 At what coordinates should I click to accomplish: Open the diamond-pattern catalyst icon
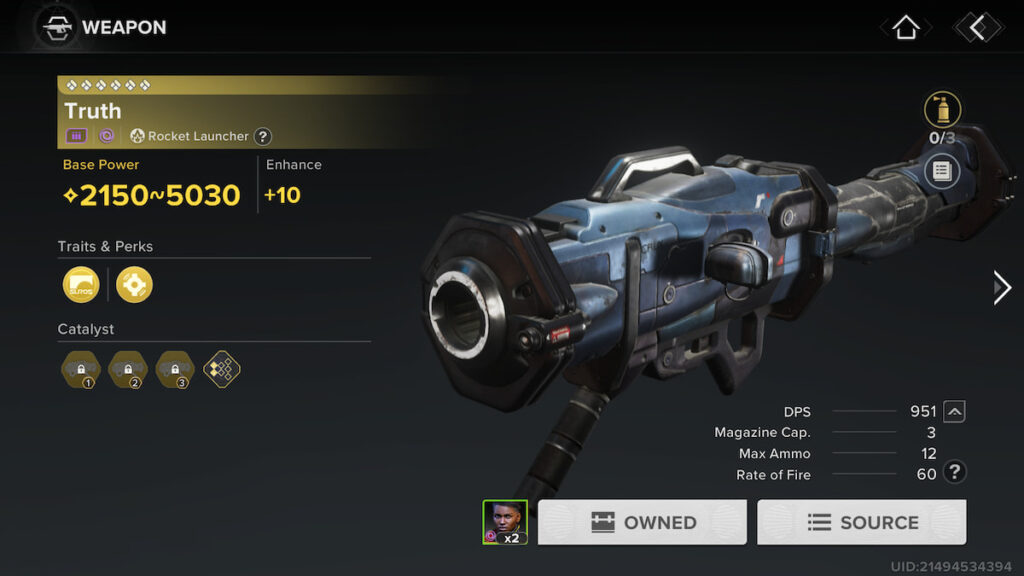pos(222,369)
